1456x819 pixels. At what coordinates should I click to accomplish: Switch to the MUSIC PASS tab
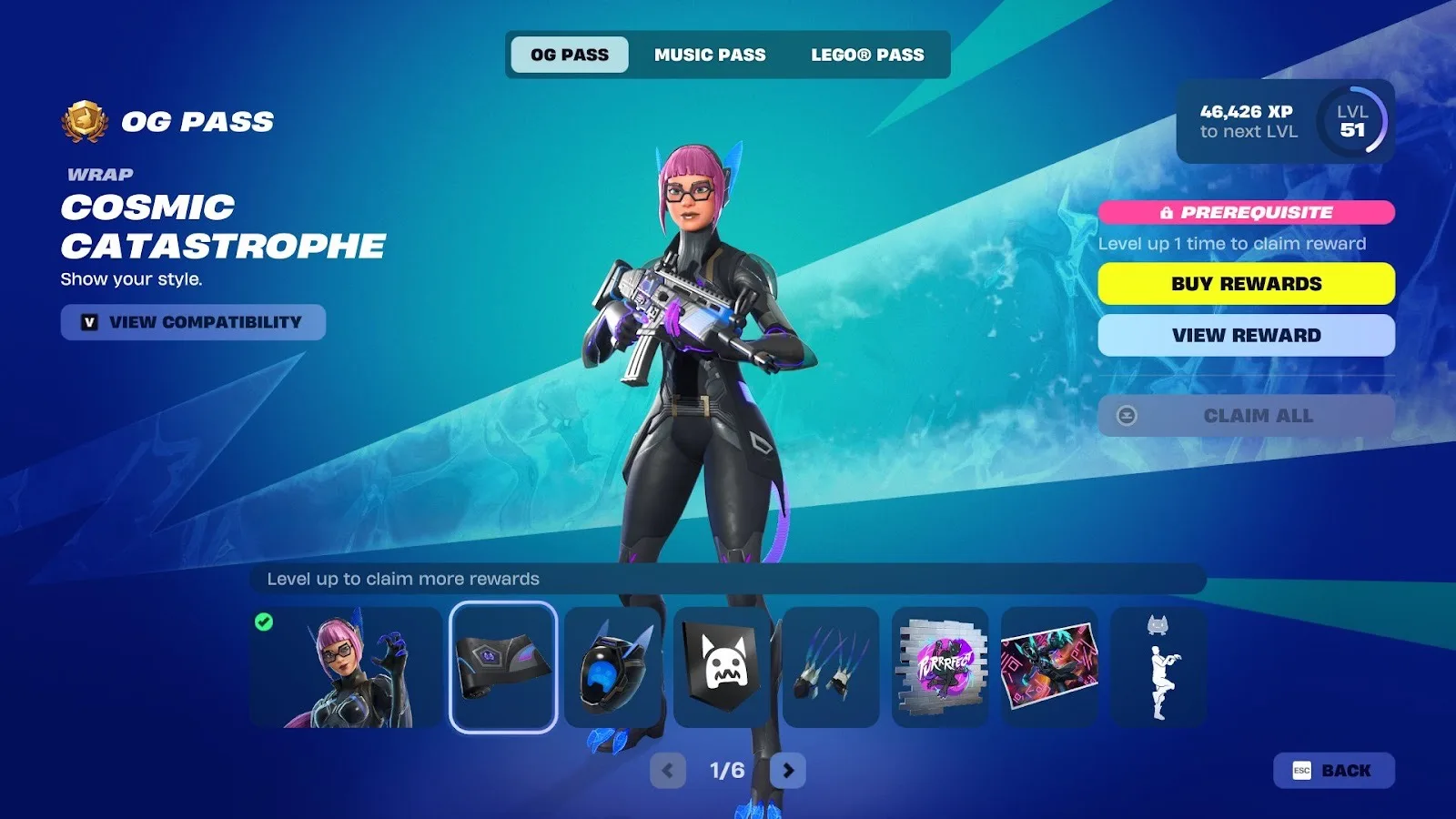coord(711,55)
